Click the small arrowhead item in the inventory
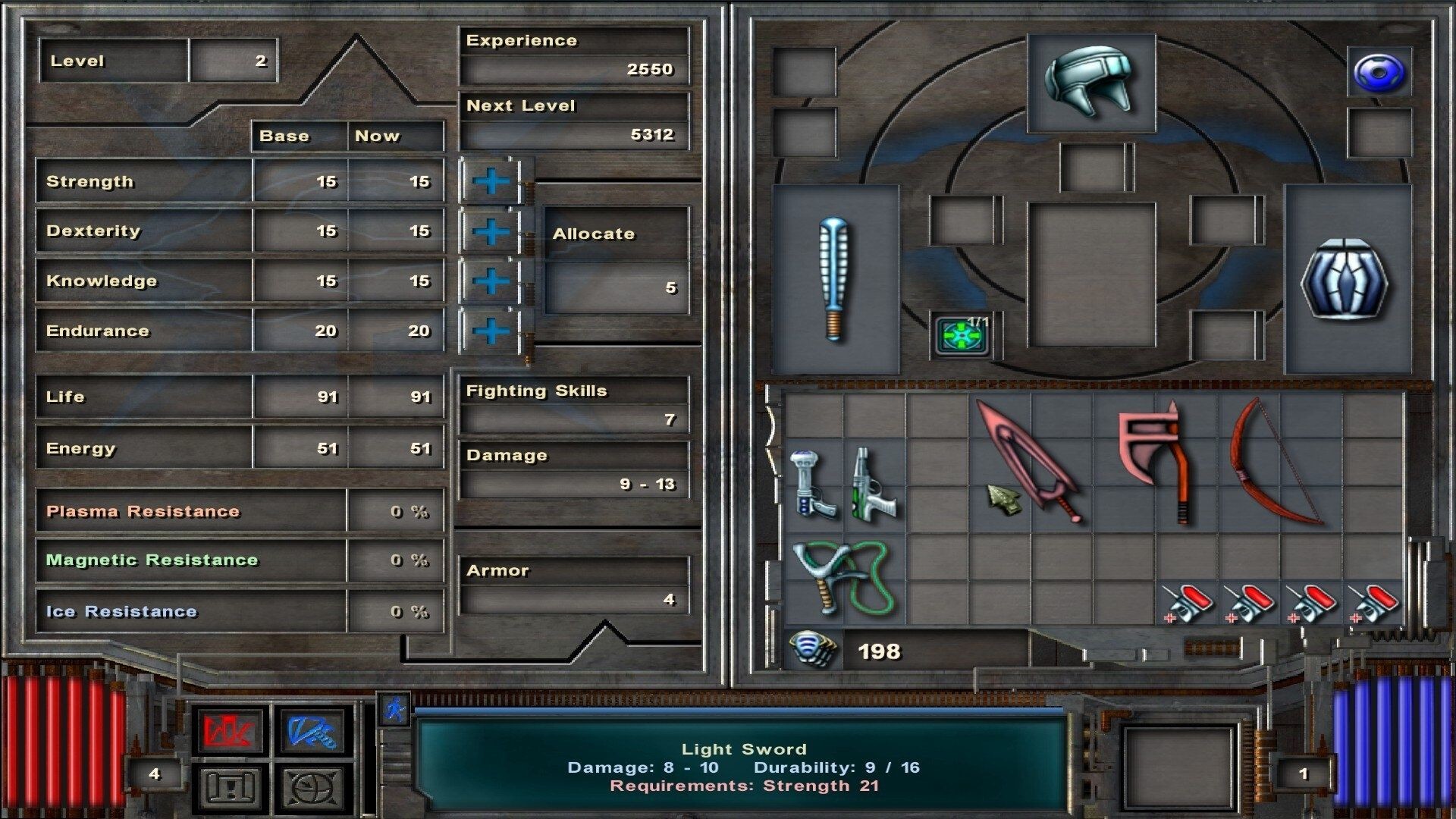This screenshot has height=819, width=1456. pos(1005,500)
